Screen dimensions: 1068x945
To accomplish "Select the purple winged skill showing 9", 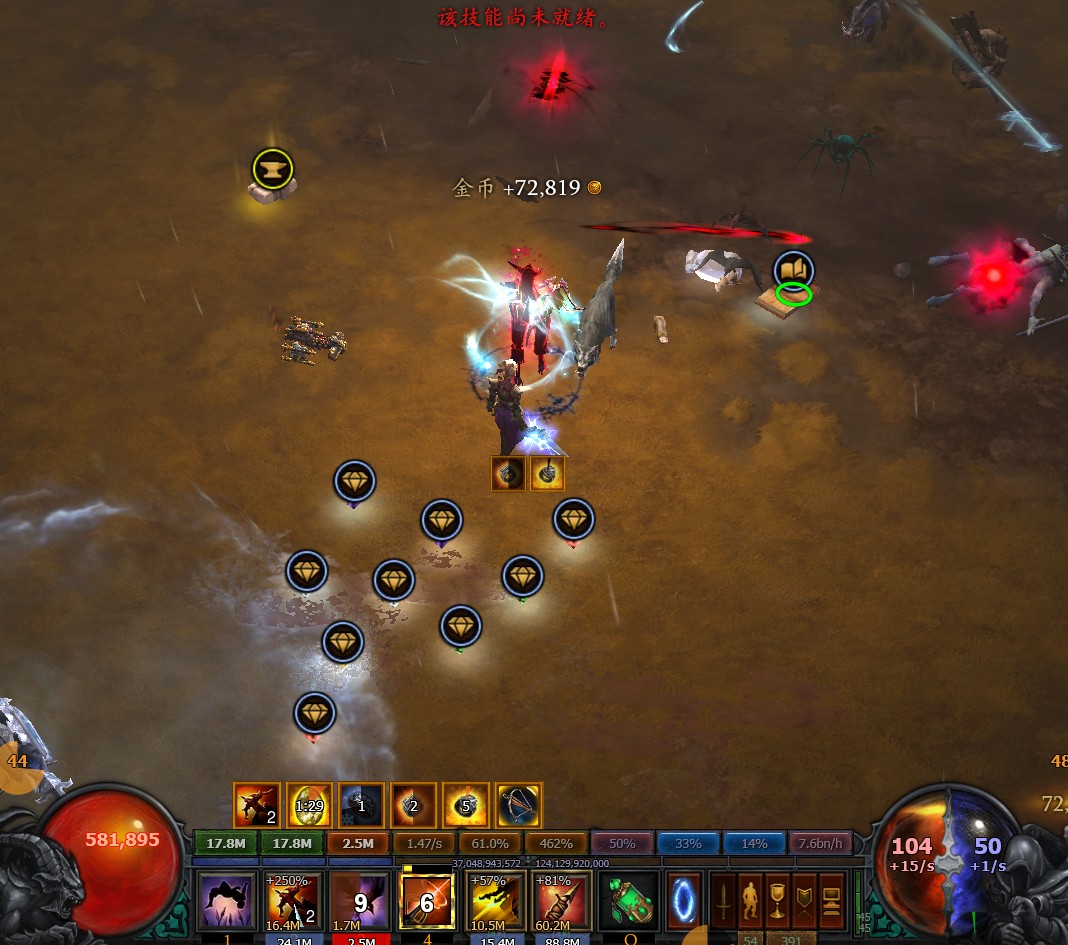I will tap(359, 900).
